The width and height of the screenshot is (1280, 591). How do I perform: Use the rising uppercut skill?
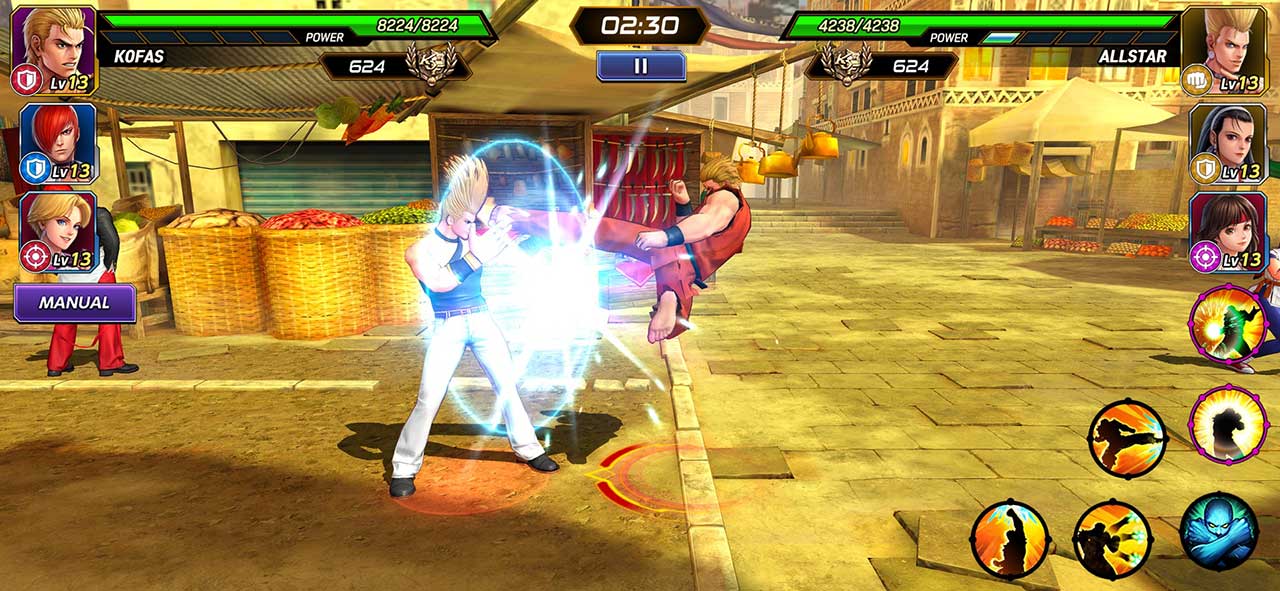pos(1010,539)
